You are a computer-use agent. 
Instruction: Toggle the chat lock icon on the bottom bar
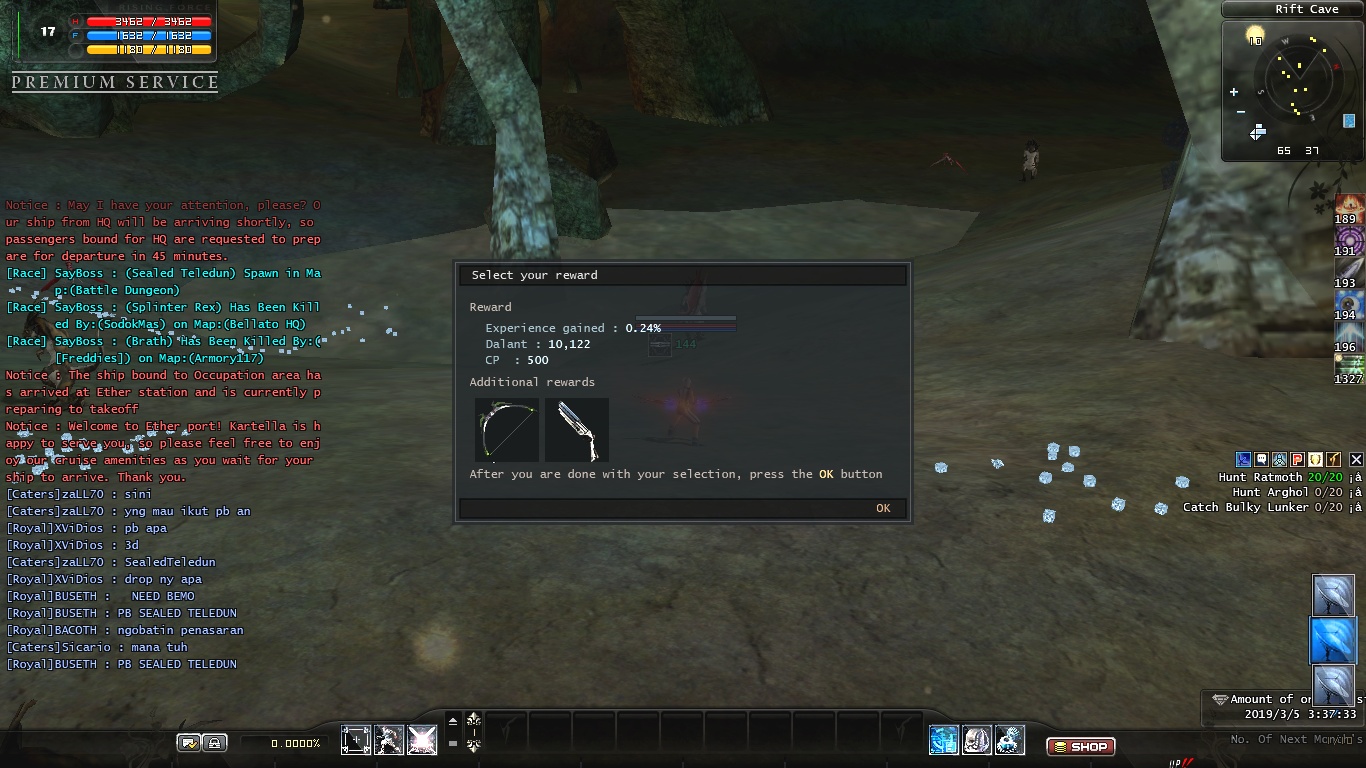click(216, 740)
